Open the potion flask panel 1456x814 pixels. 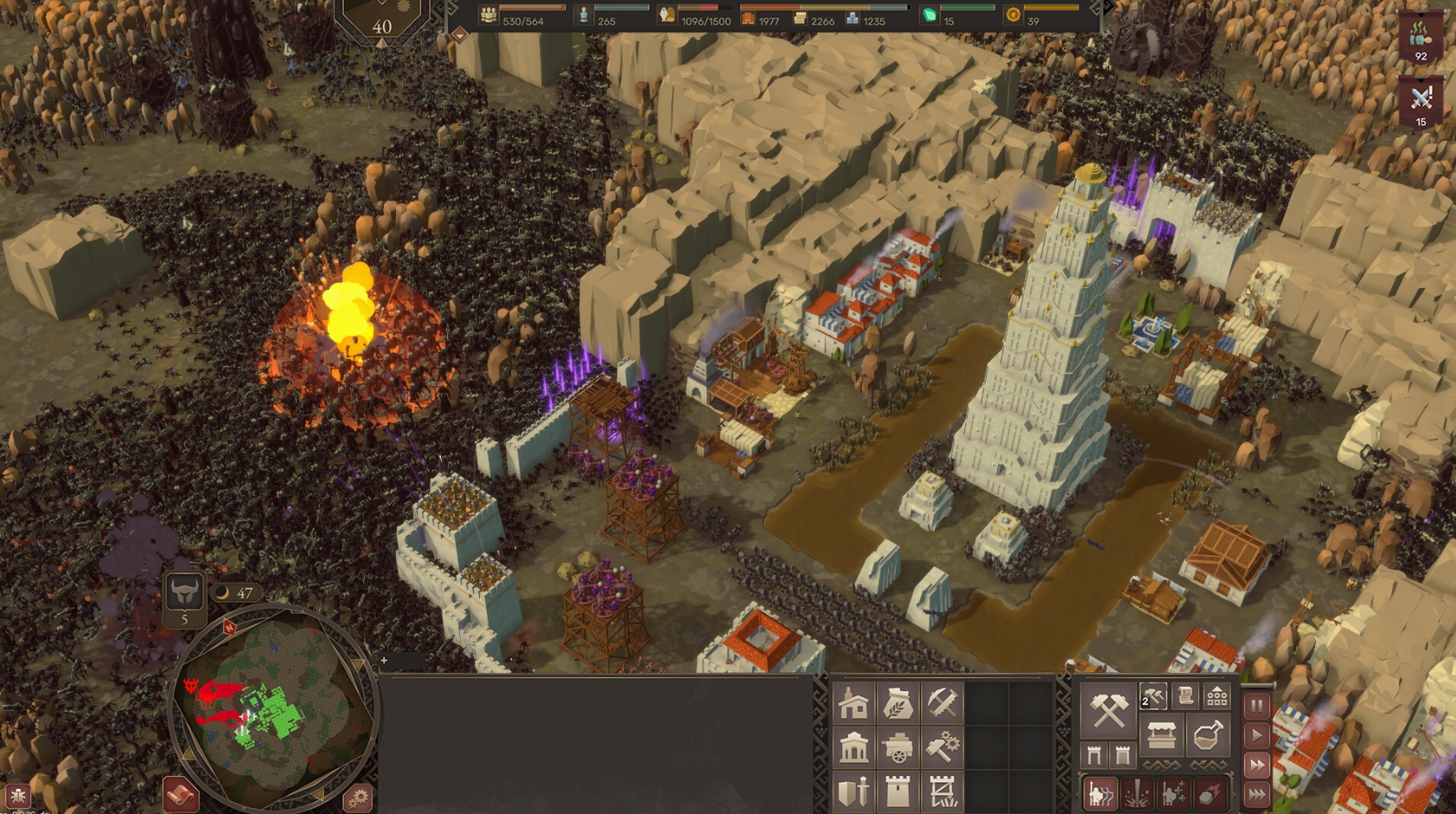[1207, 737]
